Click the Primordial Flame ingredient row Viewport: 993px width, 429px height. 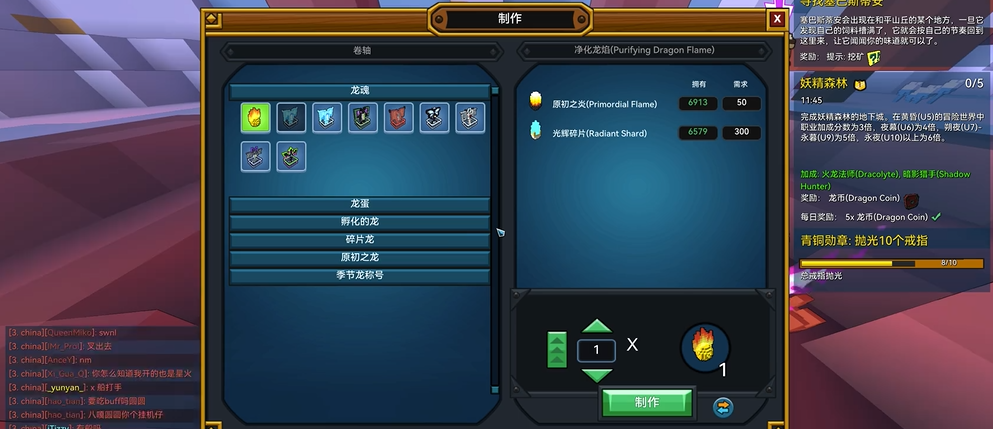(x=640, y=103)
